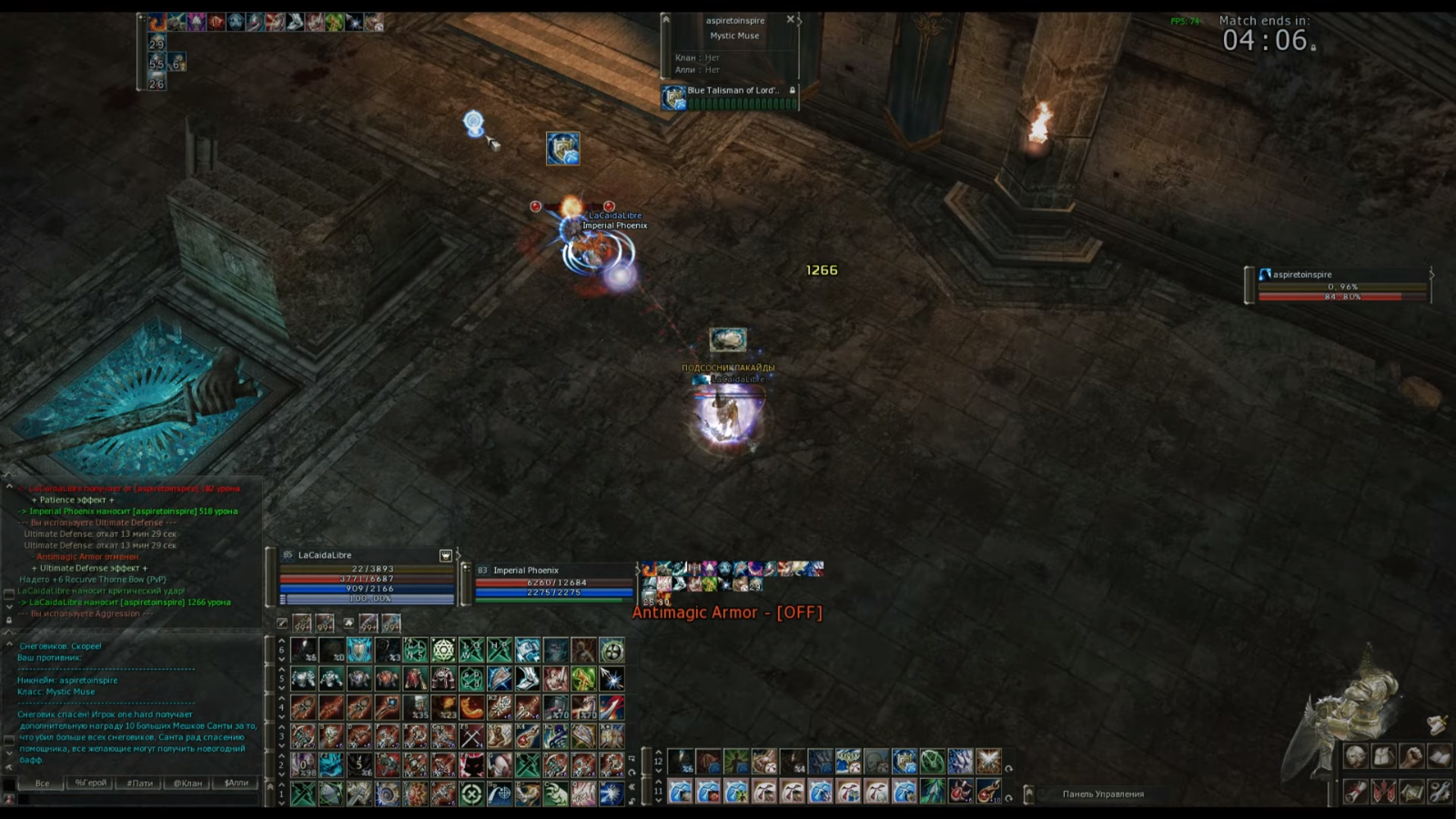Select the #Пати chat tab

click(139, 783)
